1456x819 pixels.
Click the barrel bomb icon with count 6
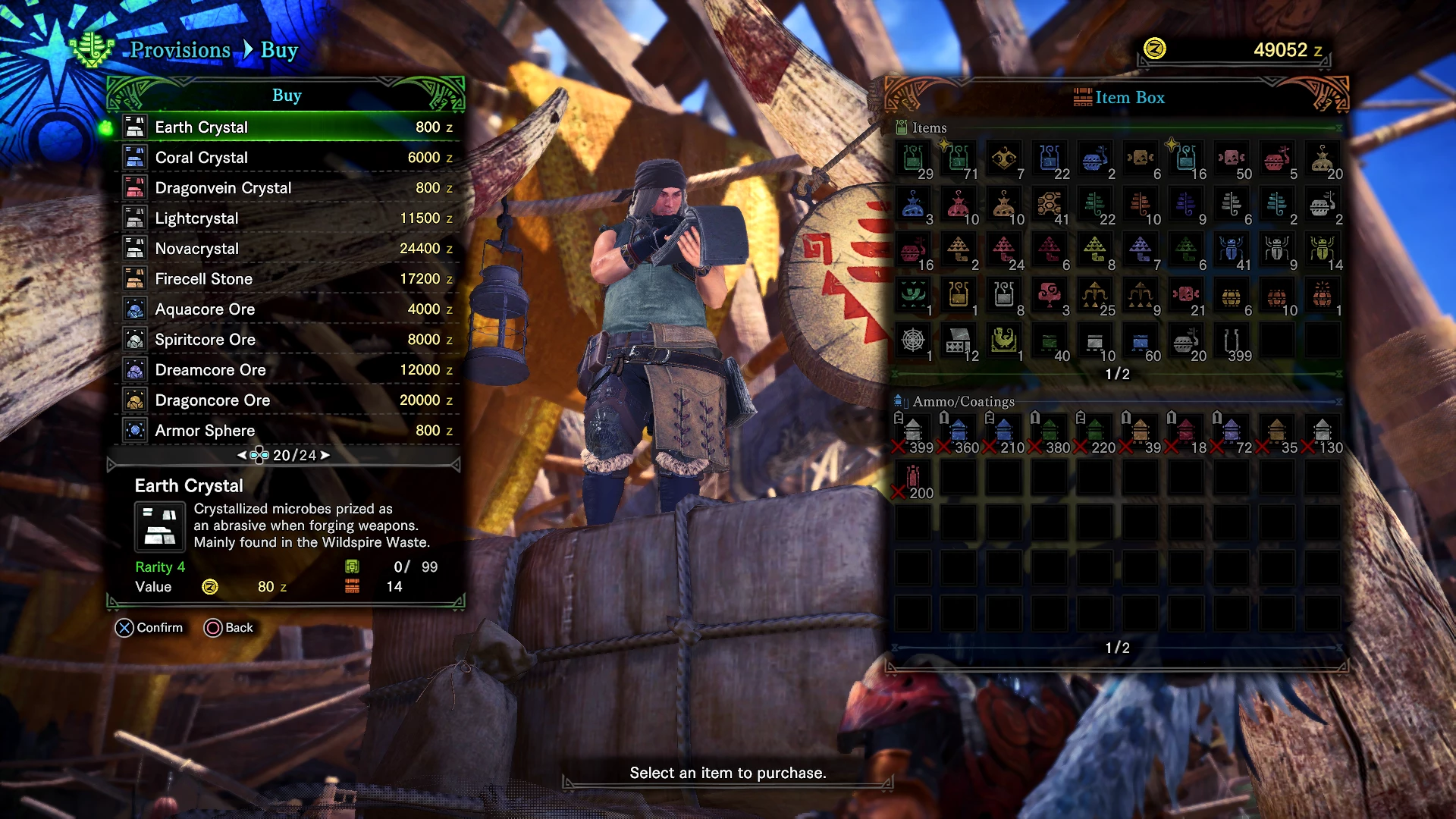[x=1232, y=296]
